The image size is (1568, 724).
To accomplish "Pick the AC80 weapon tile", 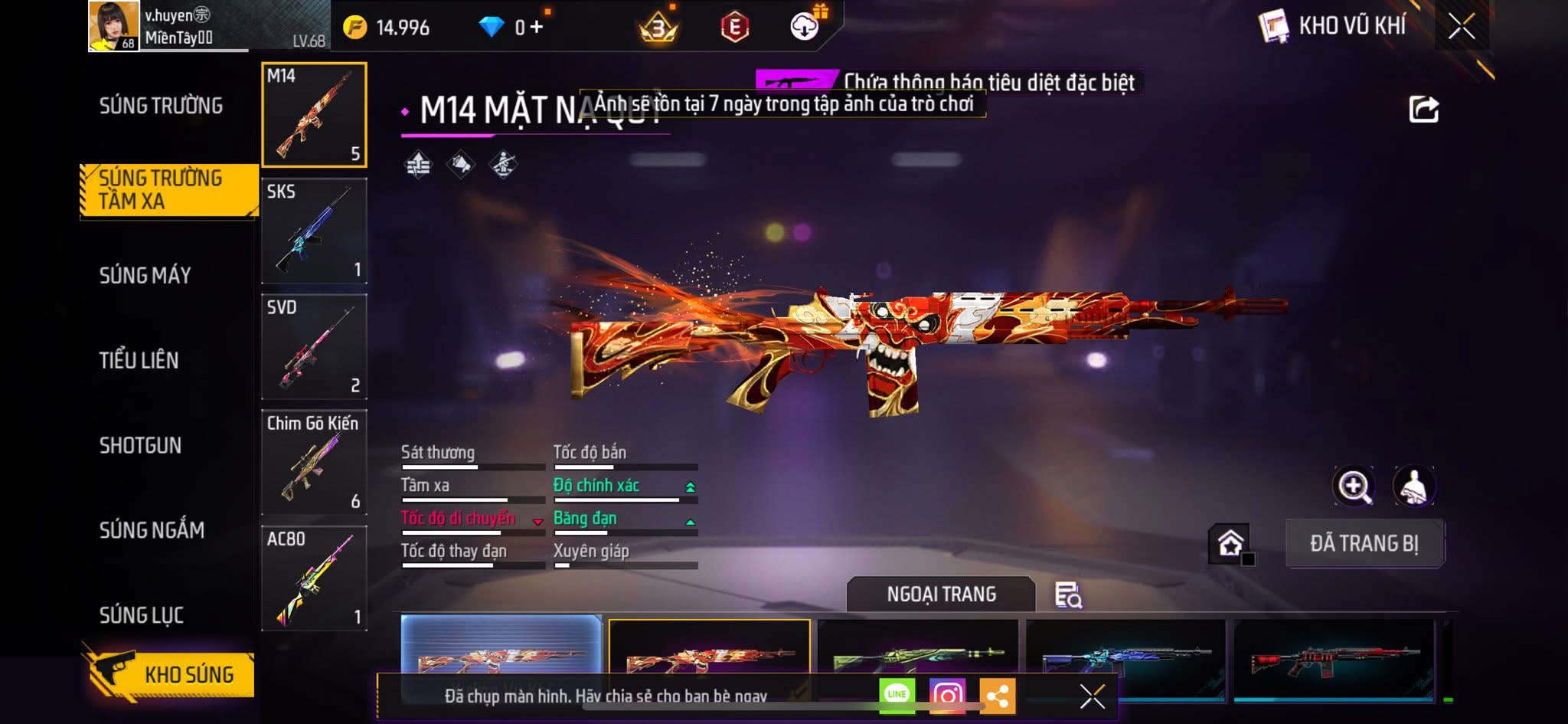I will pos(314,578).
